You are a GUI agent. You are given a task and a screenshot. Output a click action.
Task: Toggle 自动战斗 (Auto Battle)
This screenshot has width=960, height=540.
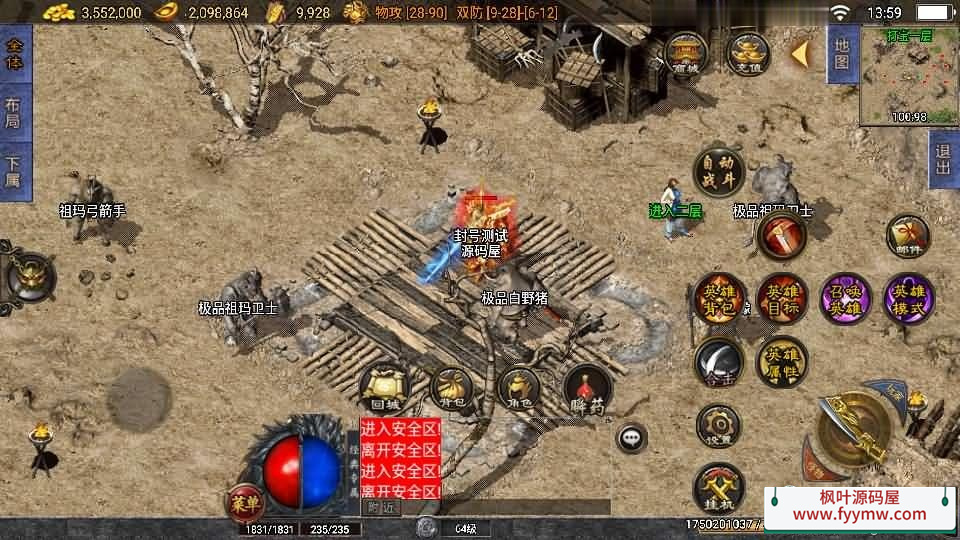[x=718, y=172]
